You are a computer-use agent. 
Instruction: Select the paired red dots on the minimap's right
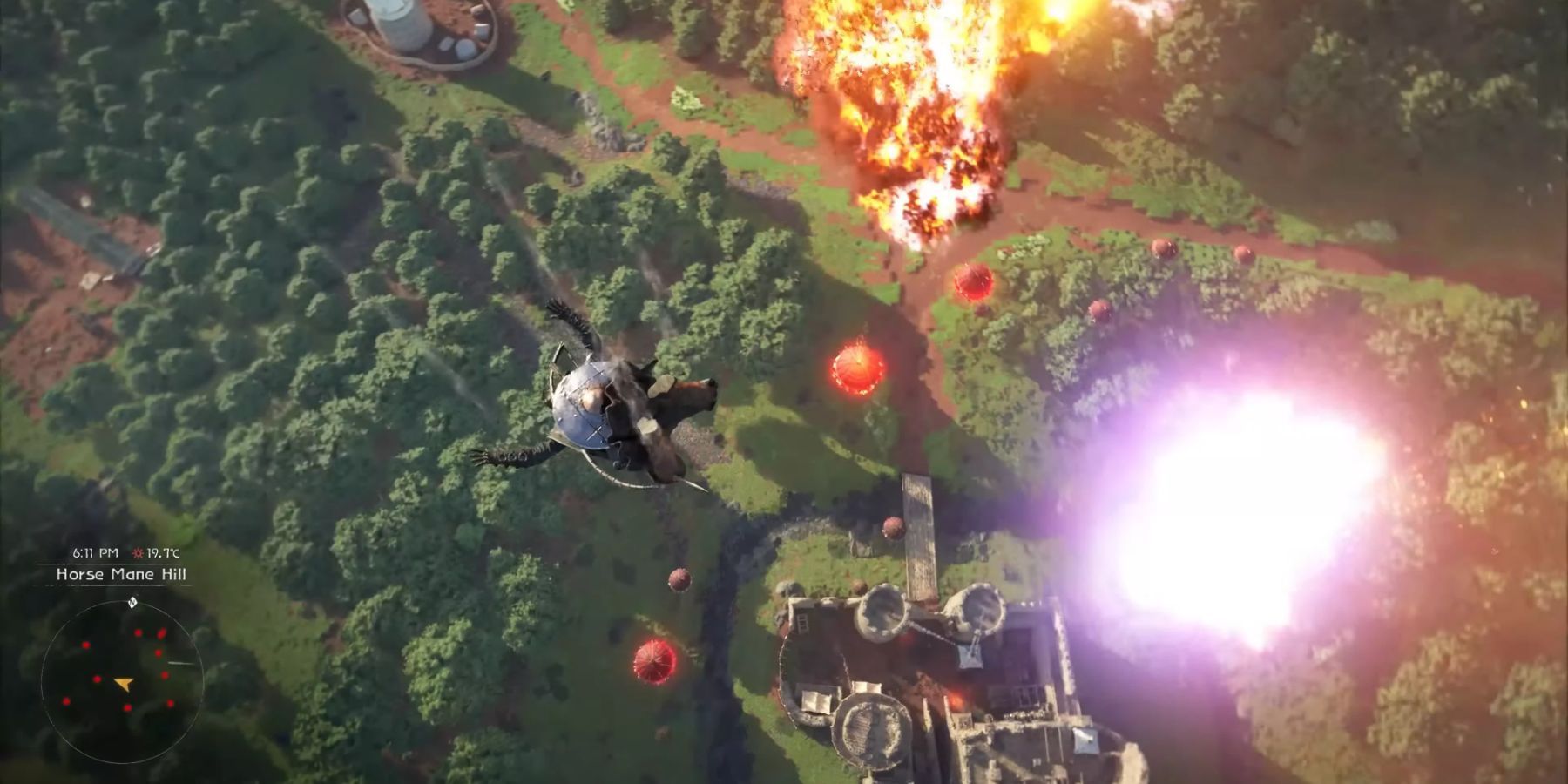click(160, 633)
